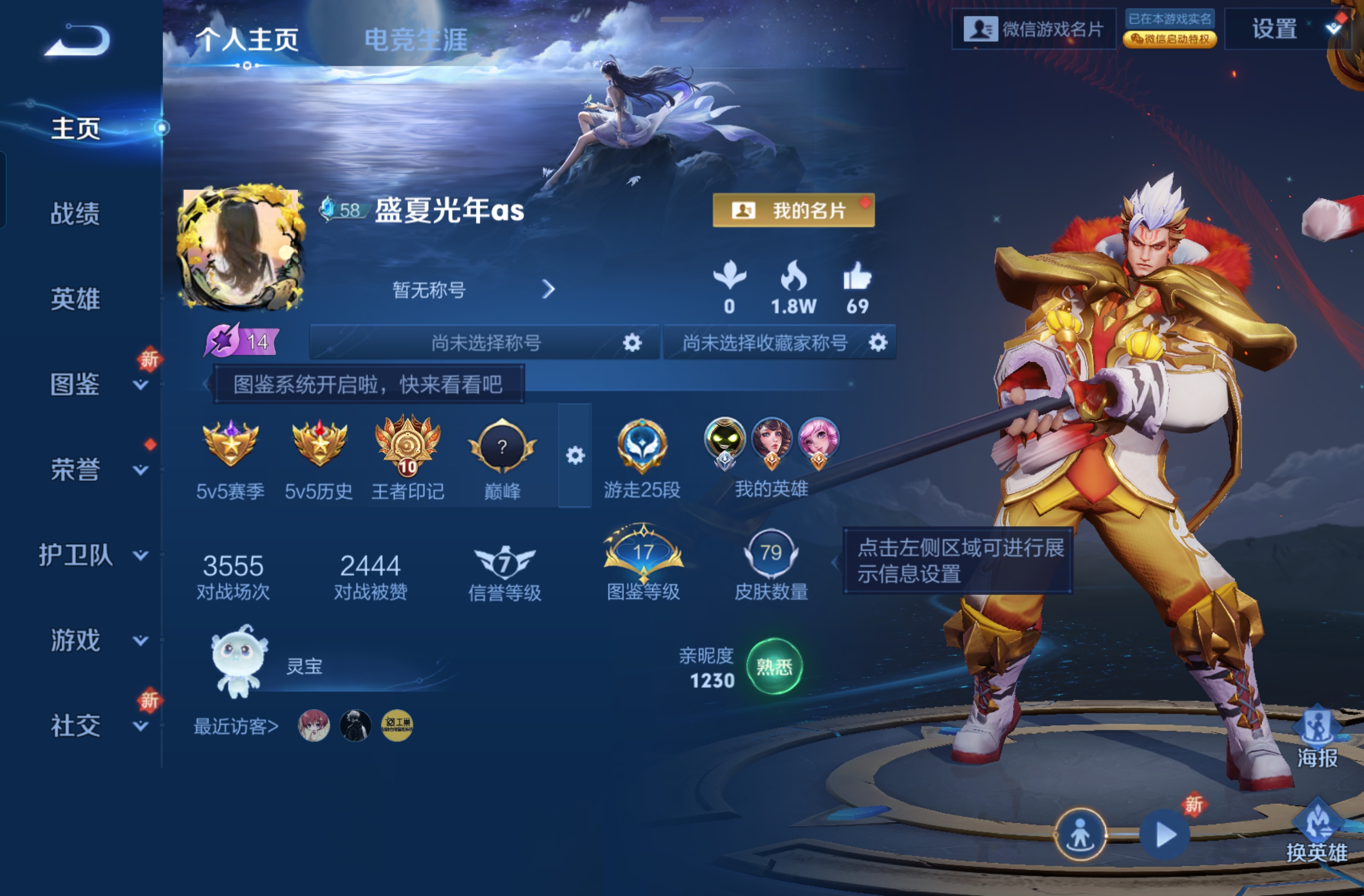Open display settings gear beside 尚未选择称号
The image size is (1364, 896).
(x=632, y=342)
